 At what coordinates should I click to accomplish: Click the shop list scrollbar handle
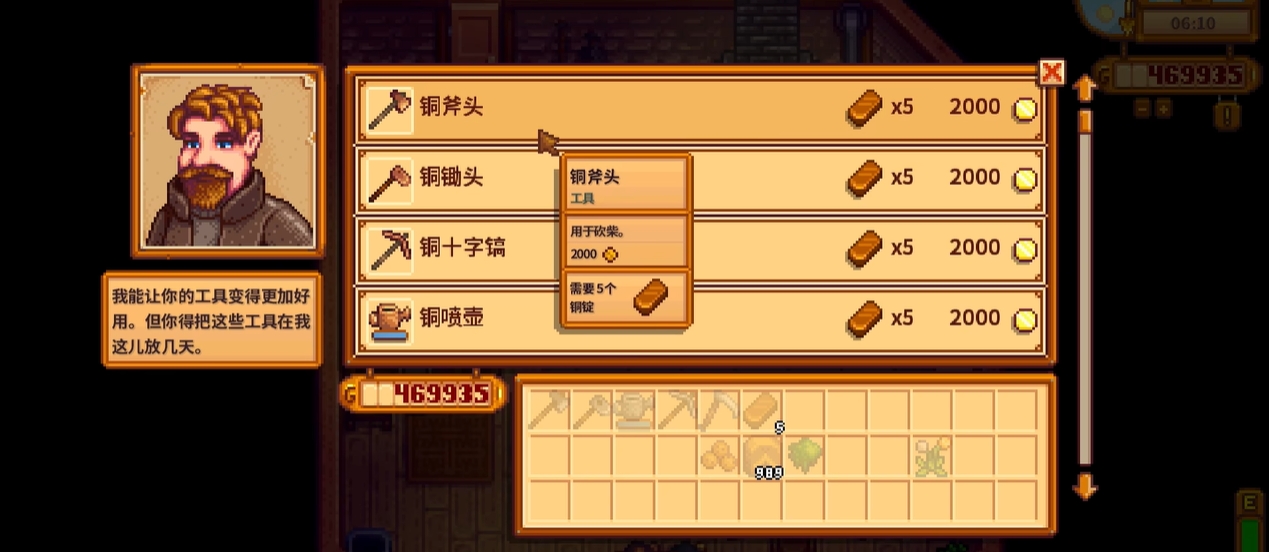coord(1084,121)
